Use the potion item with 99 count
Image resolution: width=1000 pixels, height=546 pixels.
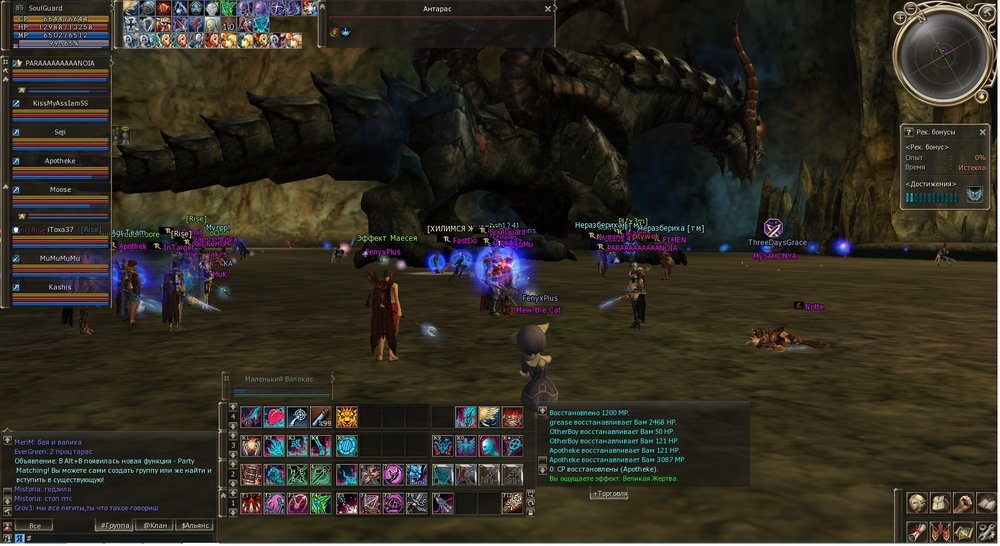[322, 416]
